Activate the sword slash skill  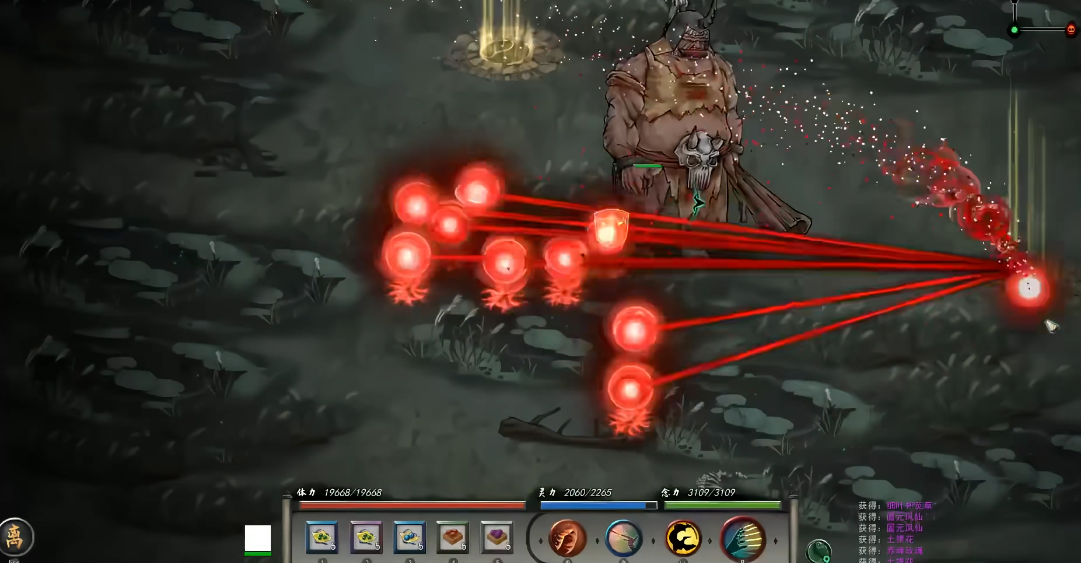click(625, 539)
